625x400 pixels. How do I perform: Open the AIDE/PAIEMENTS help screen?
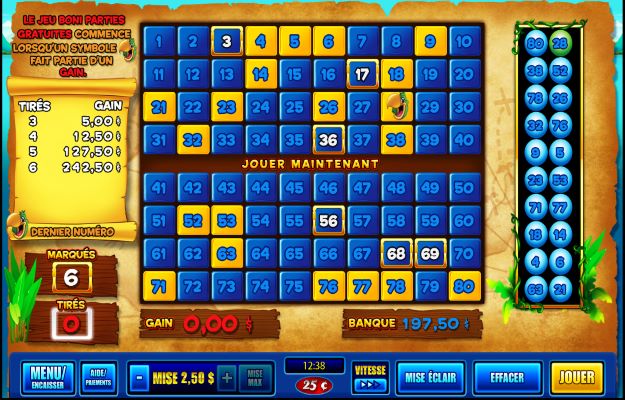tap(97, 378)
